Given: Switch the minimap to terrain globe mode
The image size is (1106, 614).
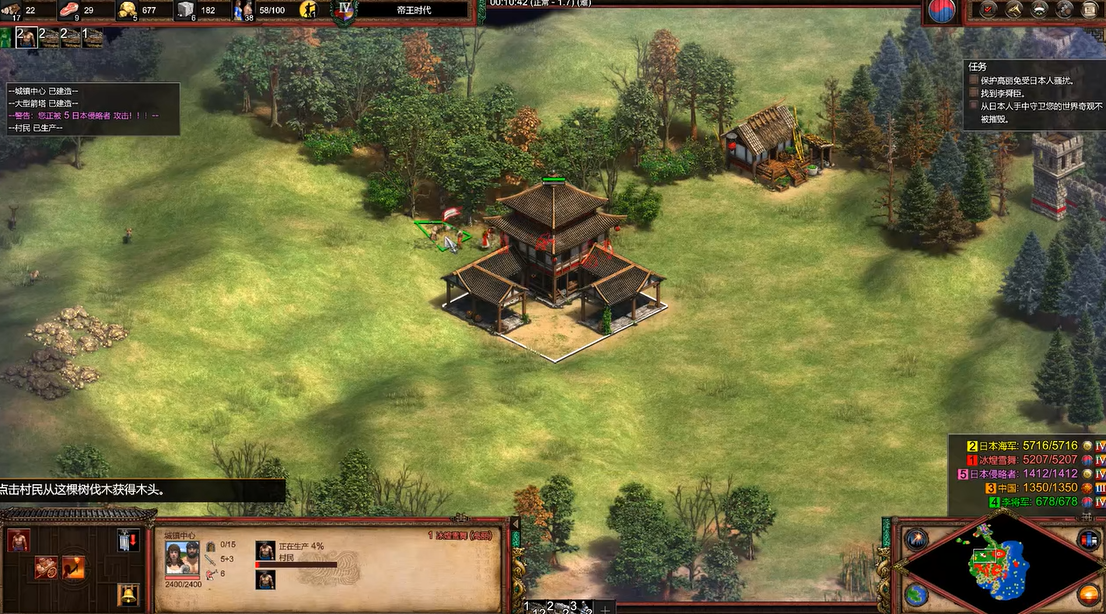Looking at the screenshot, I should tap(916, 594).
